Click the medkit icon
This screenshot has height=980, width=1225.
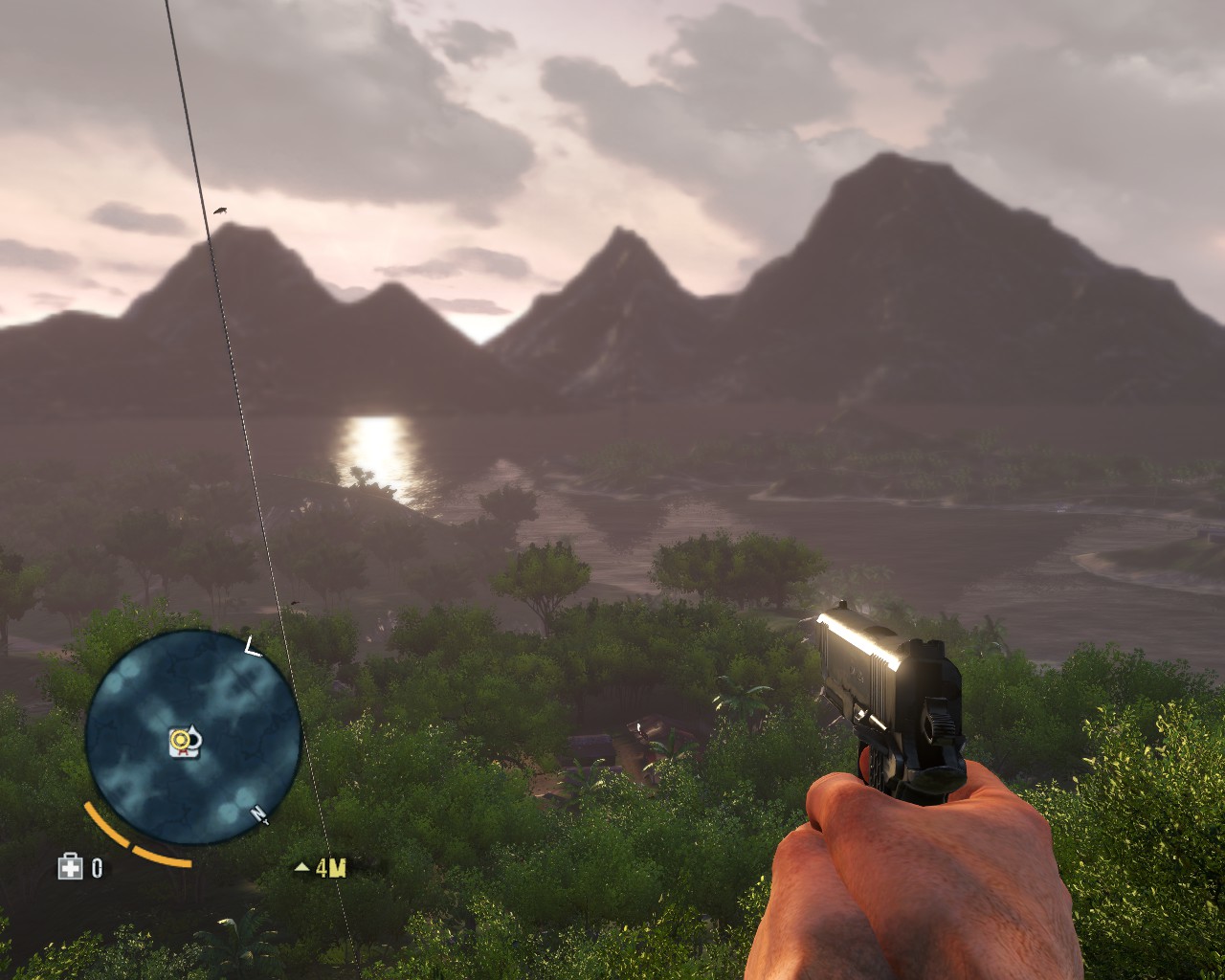point(70,867)
